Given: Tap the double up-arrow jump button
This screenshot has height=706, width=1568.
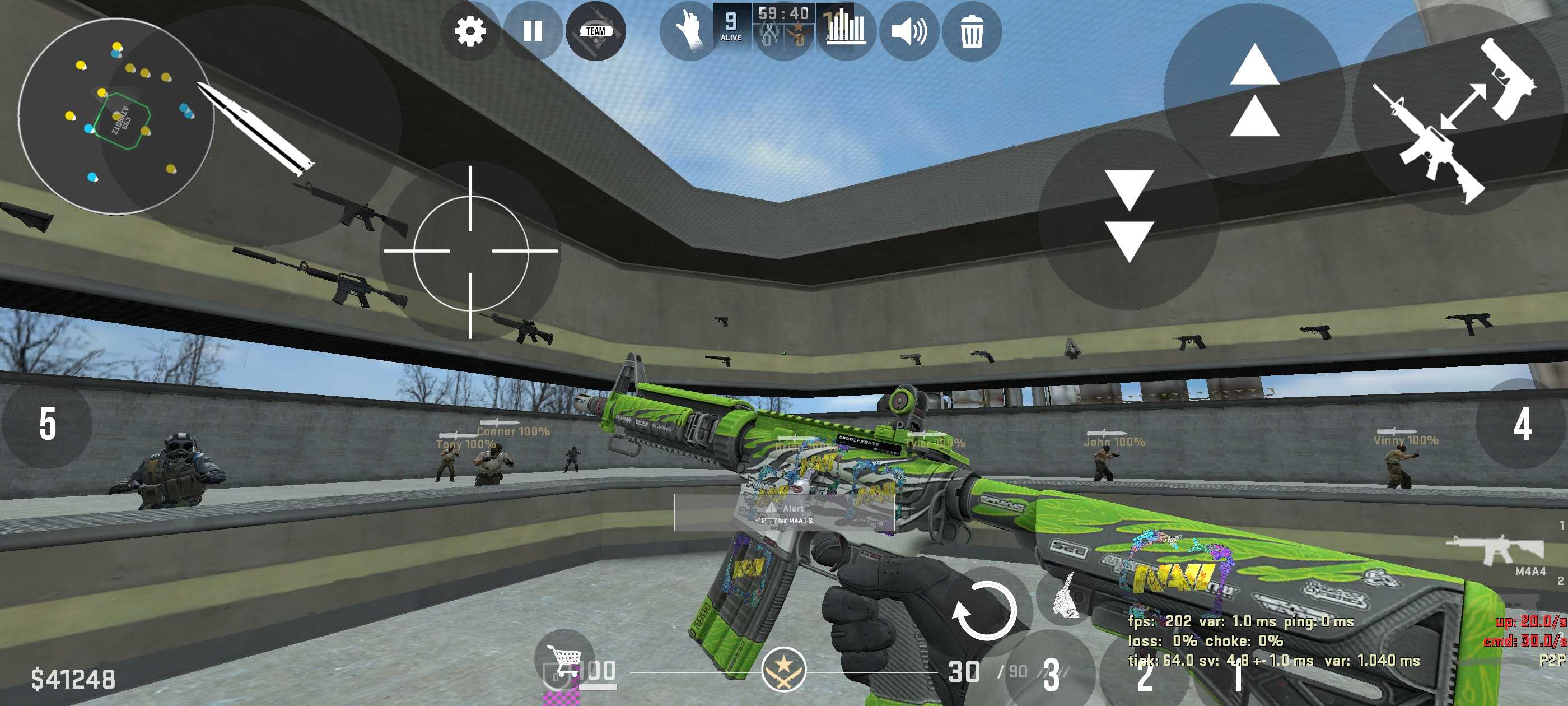Looking at the screenshot, I should click(1254, 91).
